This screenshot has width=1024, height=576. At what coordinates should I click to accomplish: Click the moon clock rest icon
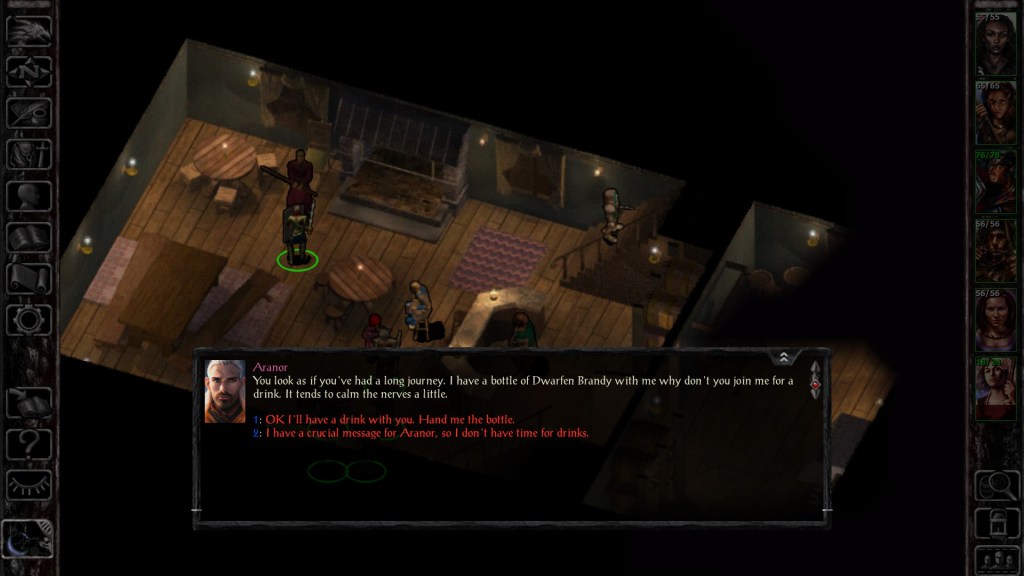click(x=27, y=540)
